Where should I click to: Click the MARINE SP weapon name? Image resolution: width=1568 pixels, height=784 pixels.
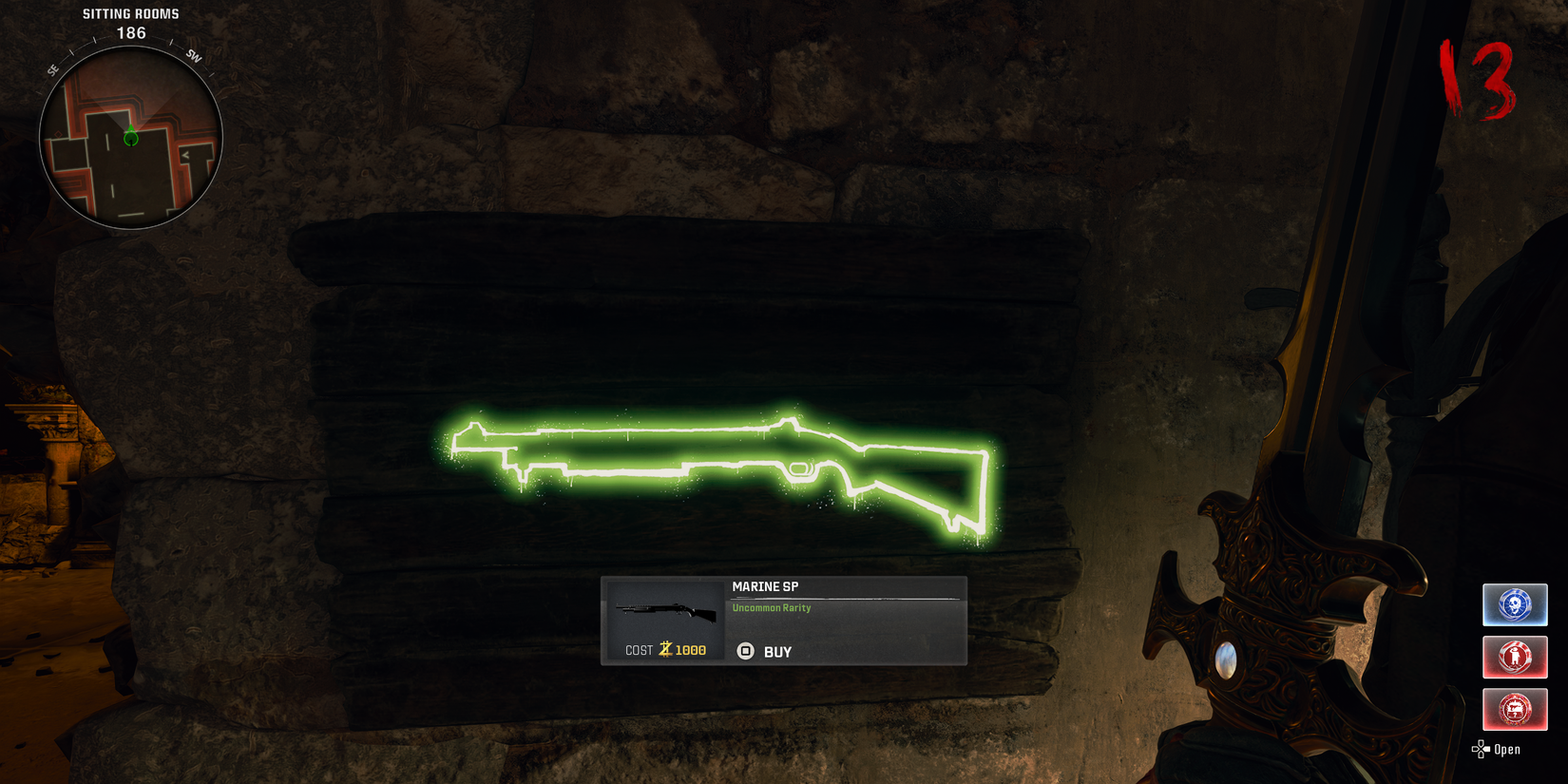[x=764, y=586]
